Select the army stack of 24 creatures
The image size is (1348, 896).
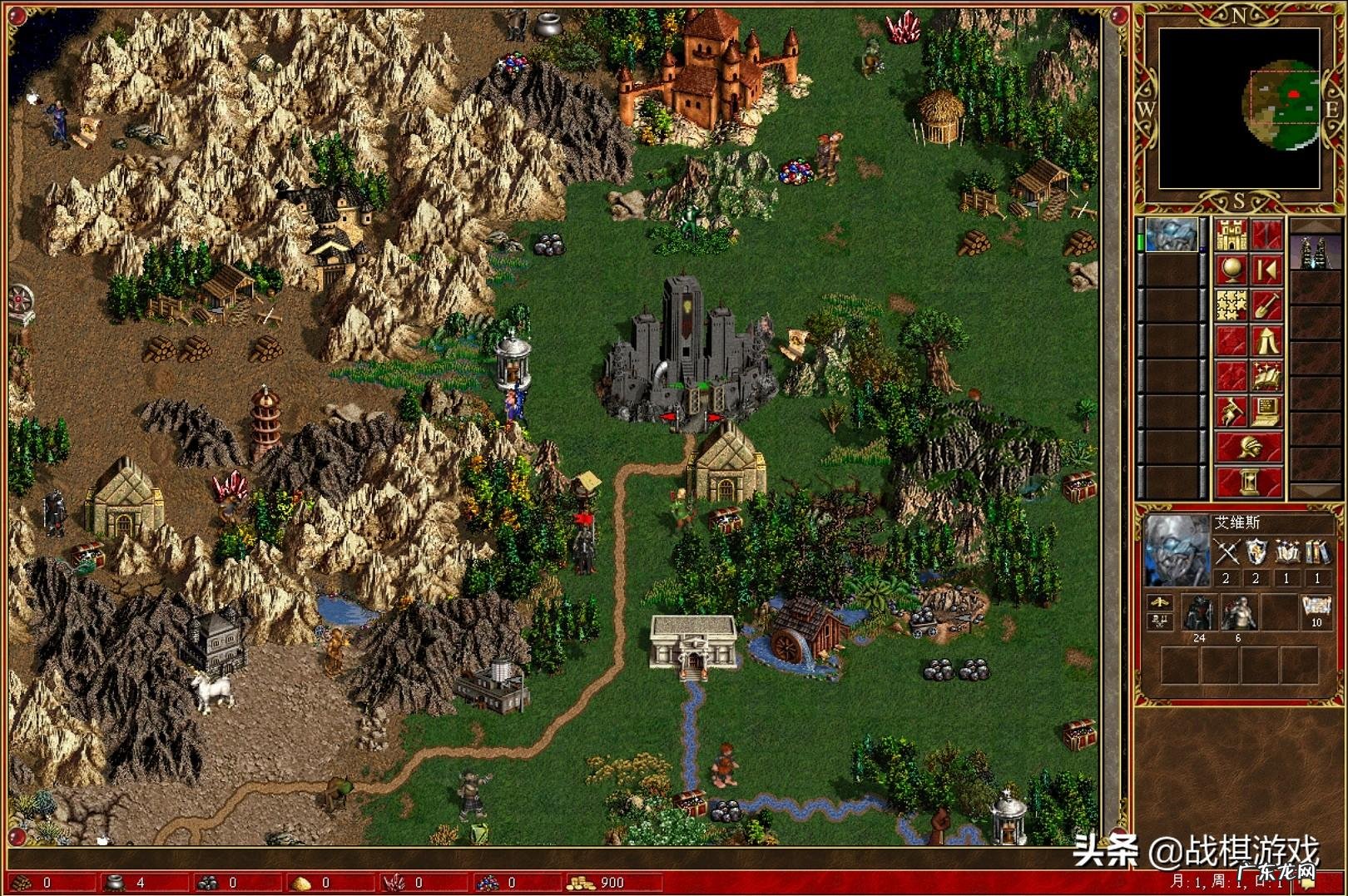pos(1199,613)
